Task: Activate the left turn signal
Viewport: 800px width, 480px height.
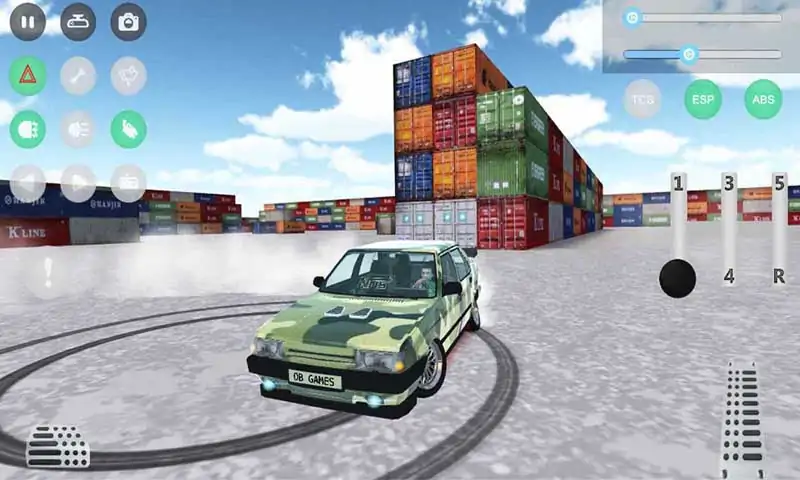Action: (28, 183)
